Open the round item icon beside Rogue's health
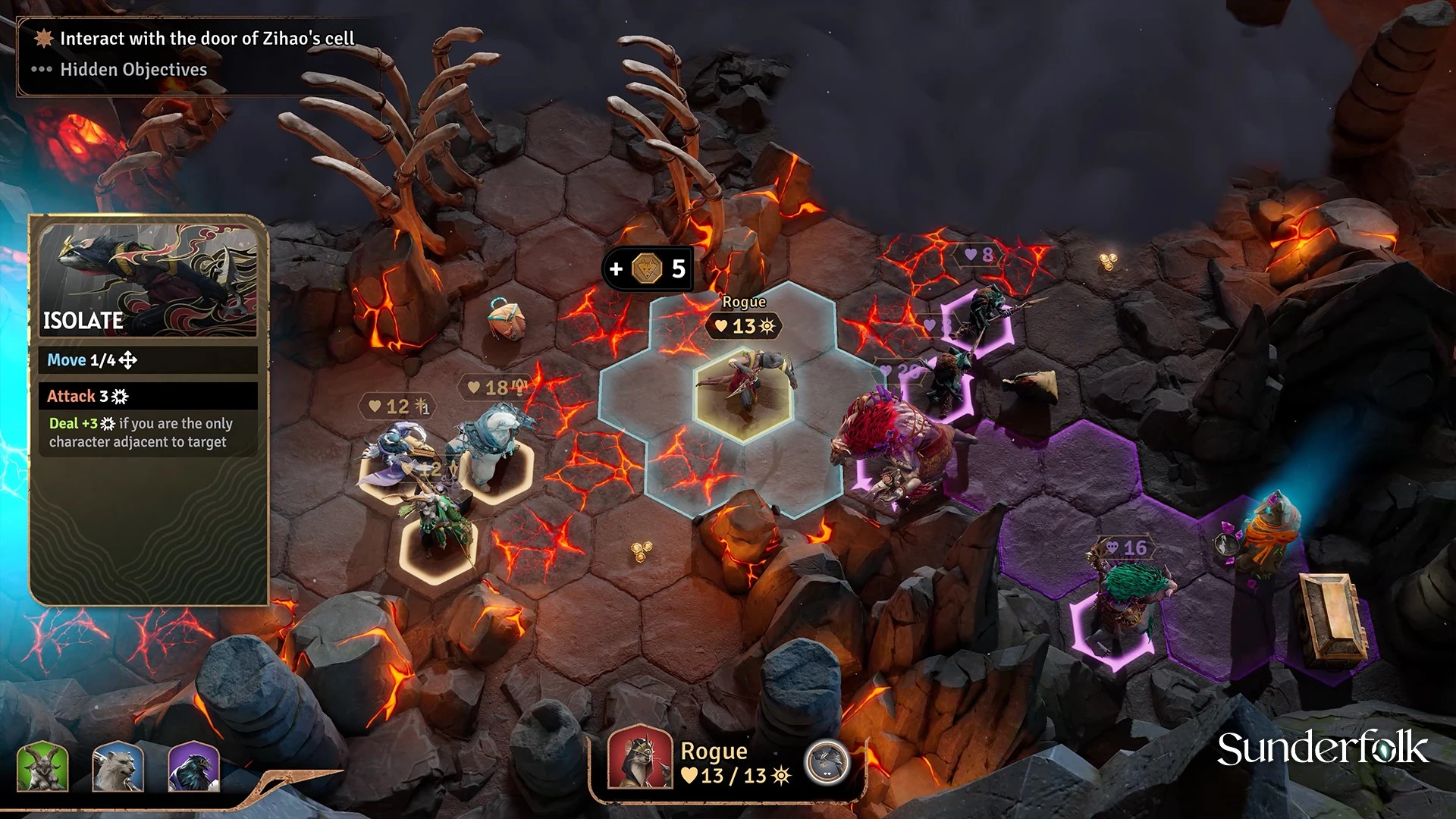The height and width of the screenshot is (819, 1456). coord(827,761)
